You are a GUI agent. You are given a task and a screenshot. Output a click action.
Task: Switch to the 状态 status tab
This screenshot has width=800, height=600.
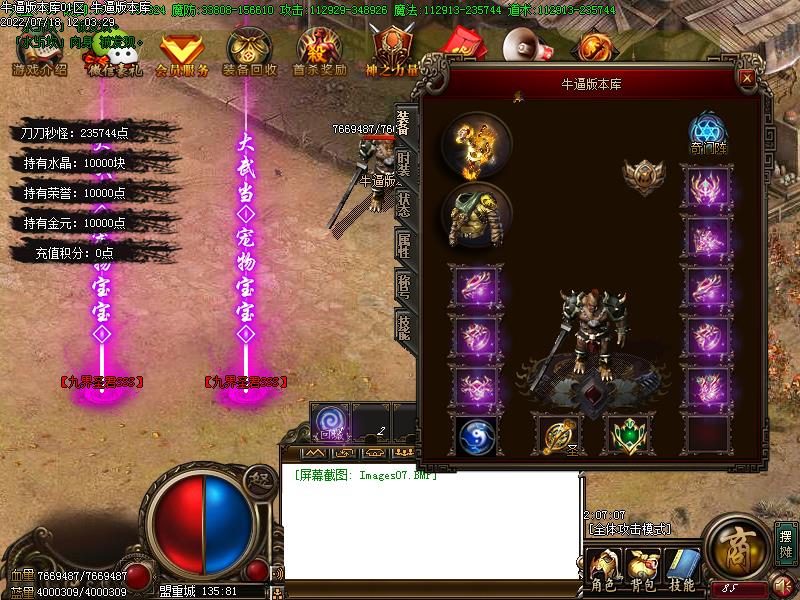(x=404, y=201)
